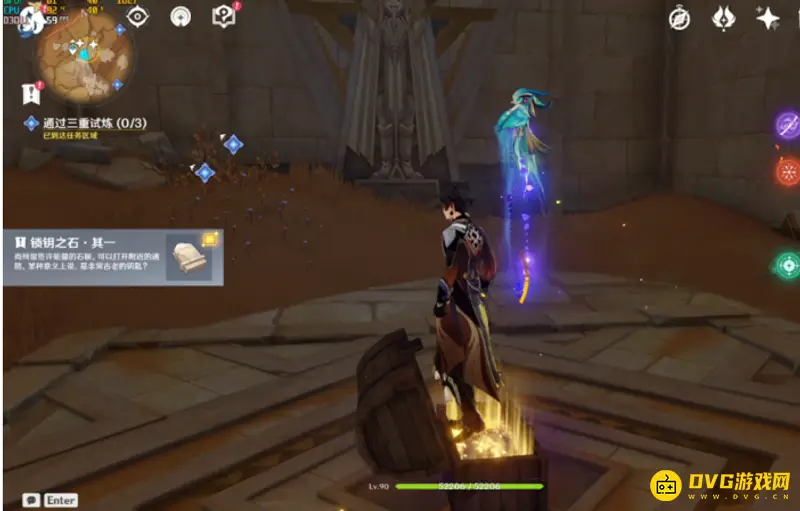Toggle the eye-shaped Elemental Sight icon

[137, 16]
